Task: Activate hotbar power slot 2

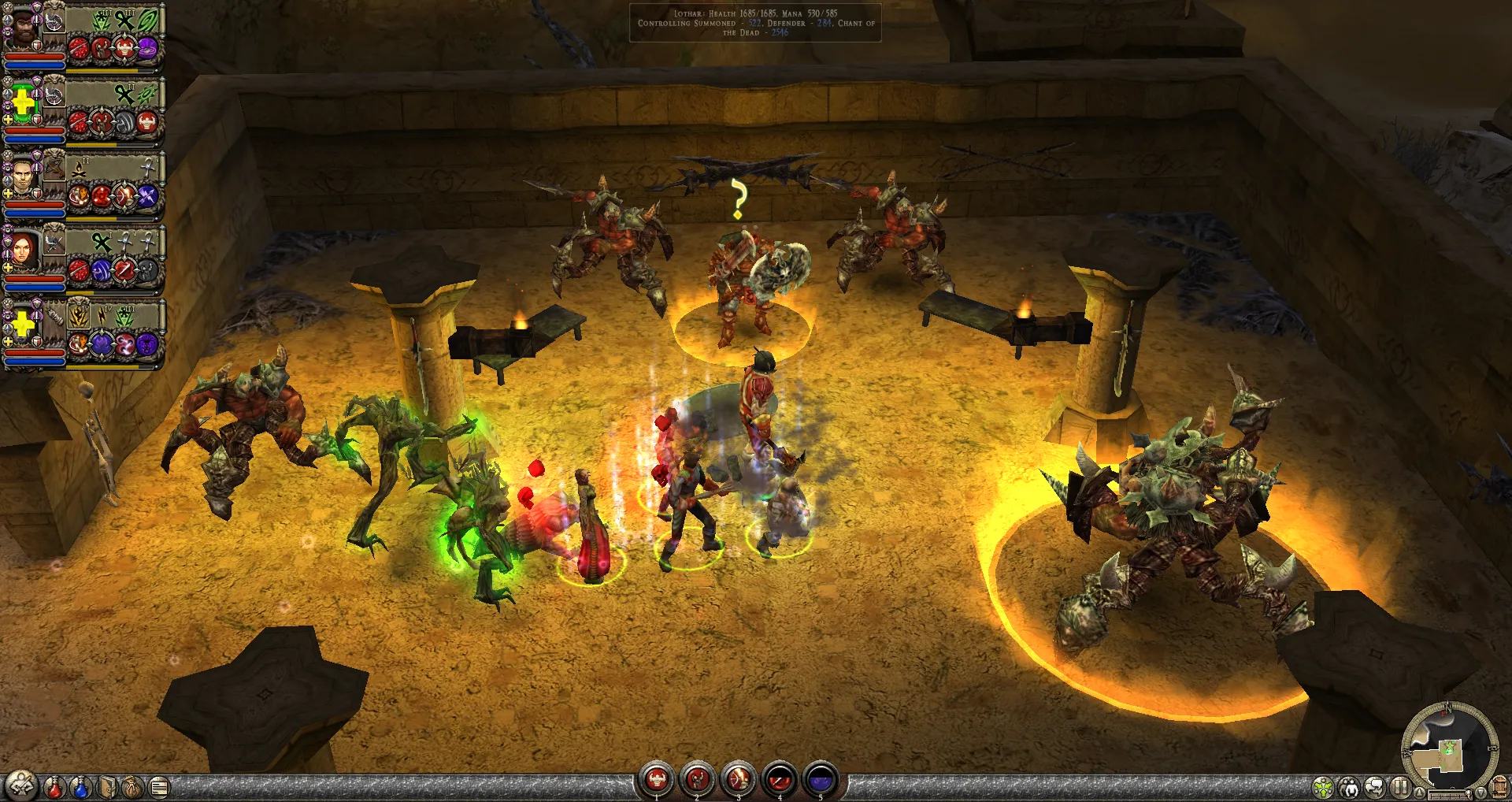Action: (x=698, y=780)
